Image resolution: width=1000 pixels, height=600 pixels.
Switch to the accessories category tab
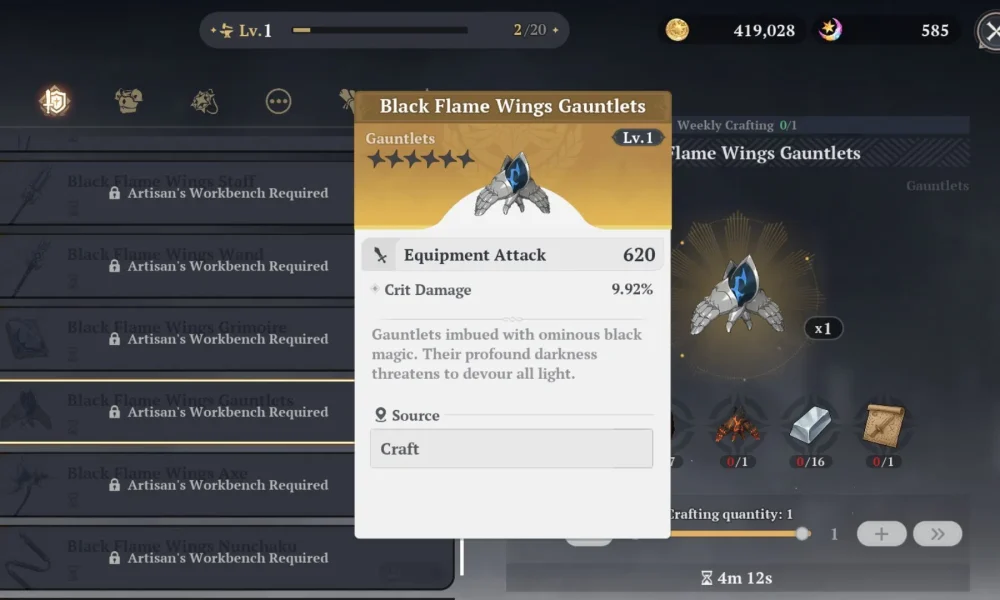(x=204, y=100)
